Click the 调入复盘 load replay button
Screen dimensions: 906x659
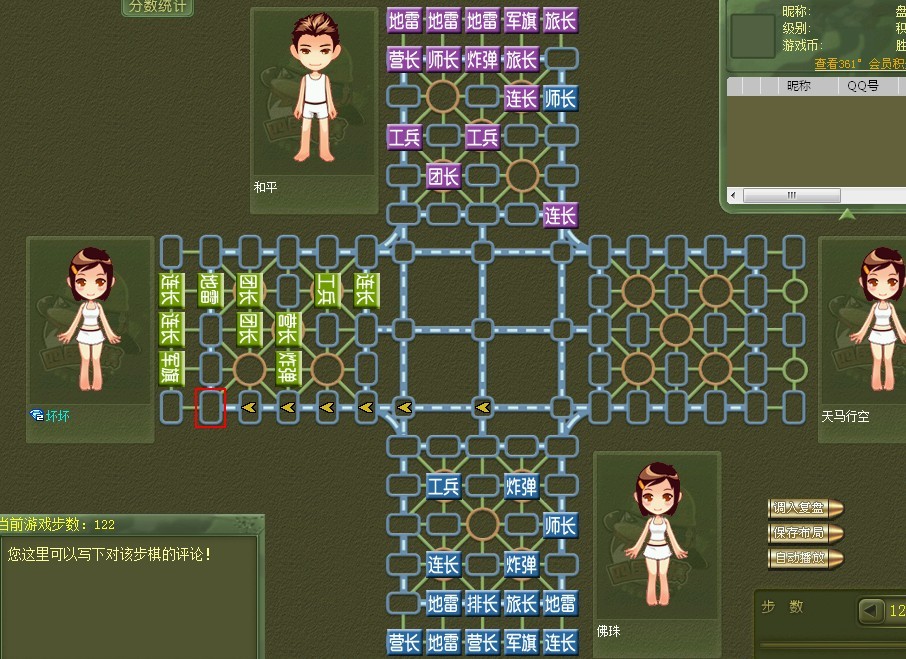(804, 508)
